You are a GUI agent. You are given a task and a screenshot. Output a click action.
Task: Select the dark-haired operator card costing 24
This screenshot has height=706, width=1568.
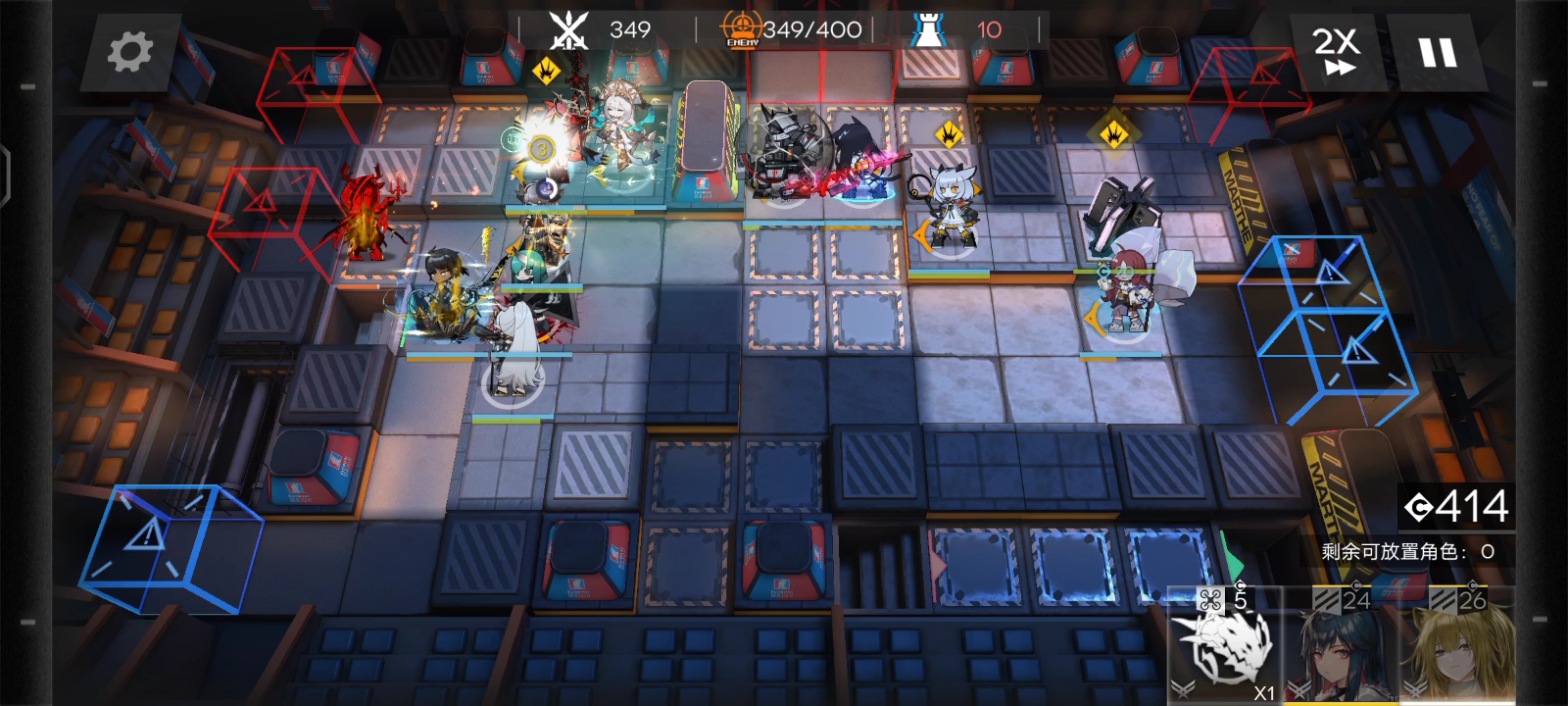(x=1343, y=647)
